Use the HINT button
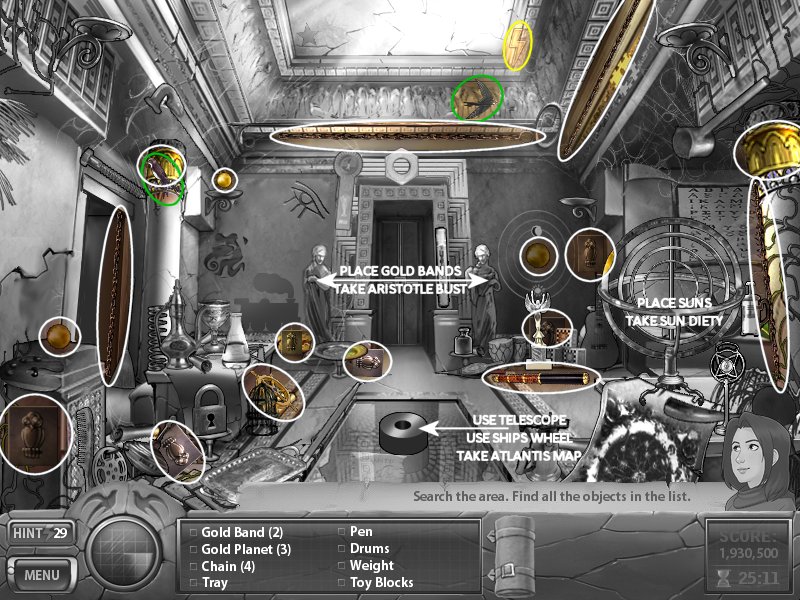 (x=42, y=533)
